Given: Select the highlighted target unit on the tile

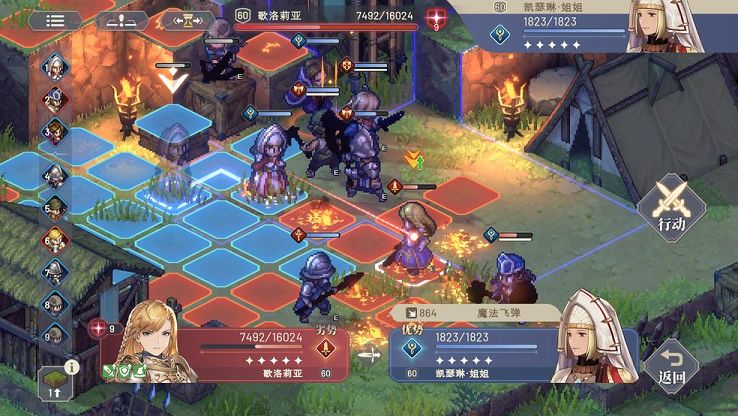Looking at the screenshot, I should pos(412,240).
